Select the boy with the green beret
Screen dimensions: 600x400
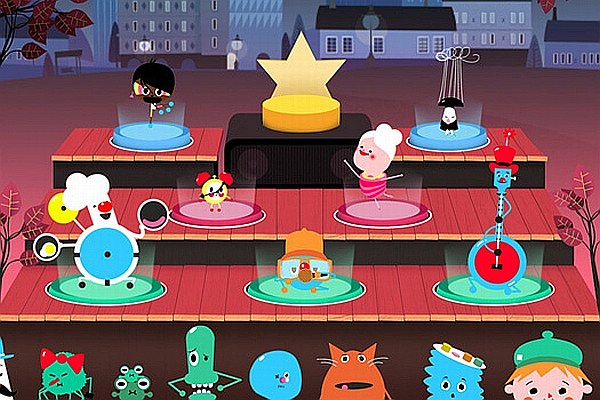click(546, 370)
